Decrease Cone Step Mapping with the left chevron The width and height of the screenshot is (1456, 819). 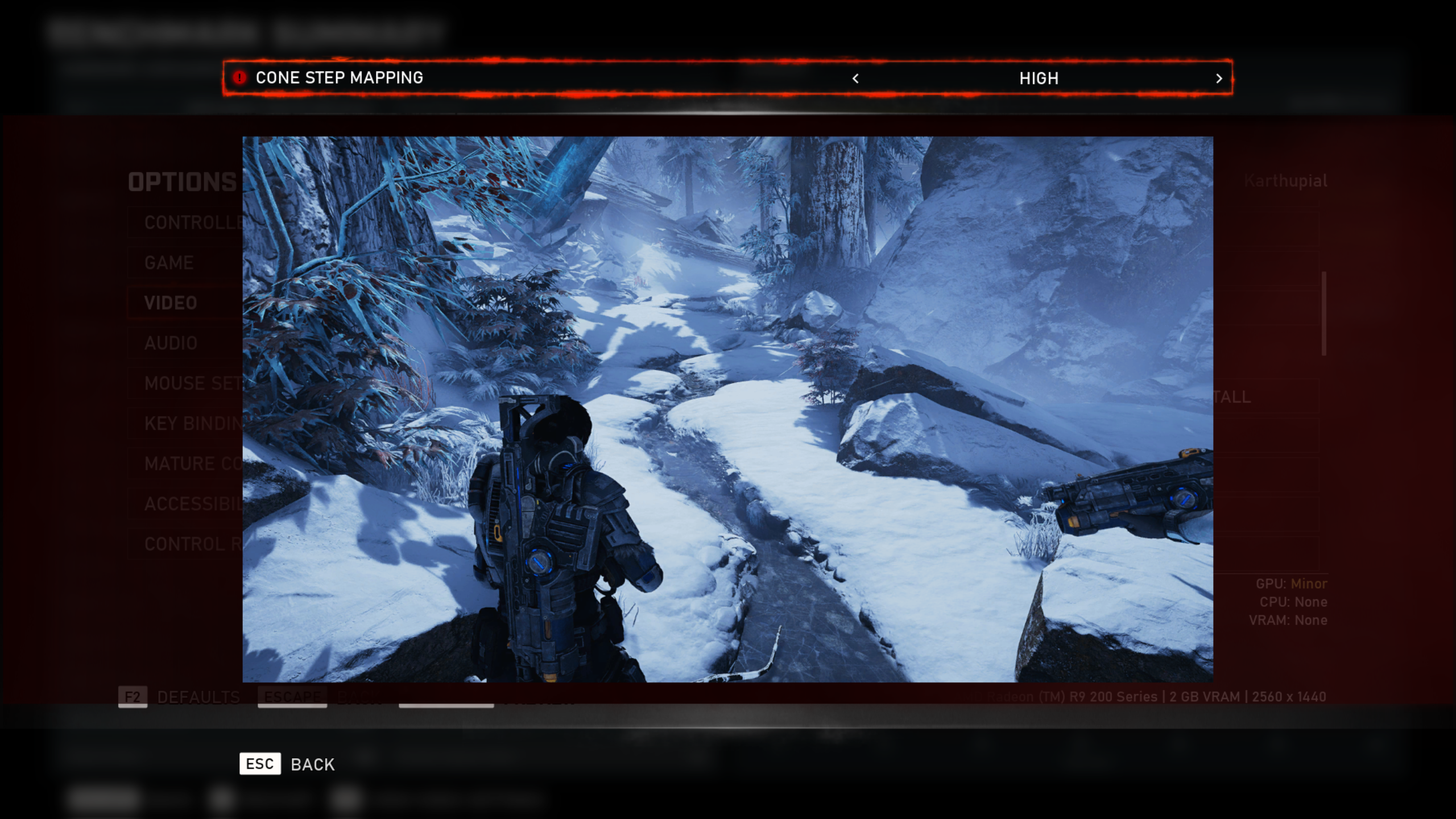(855, 79)
